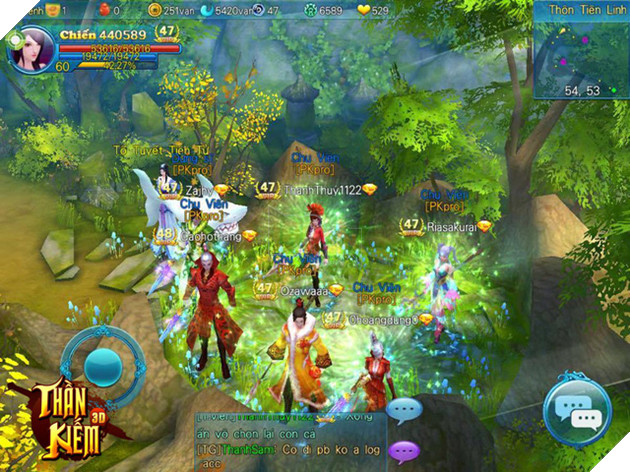The height and width of the screenshot is (472, 630).
Task: Select the blue crescent currency icon
Action: pyautogui.click(x=207, y=10)
